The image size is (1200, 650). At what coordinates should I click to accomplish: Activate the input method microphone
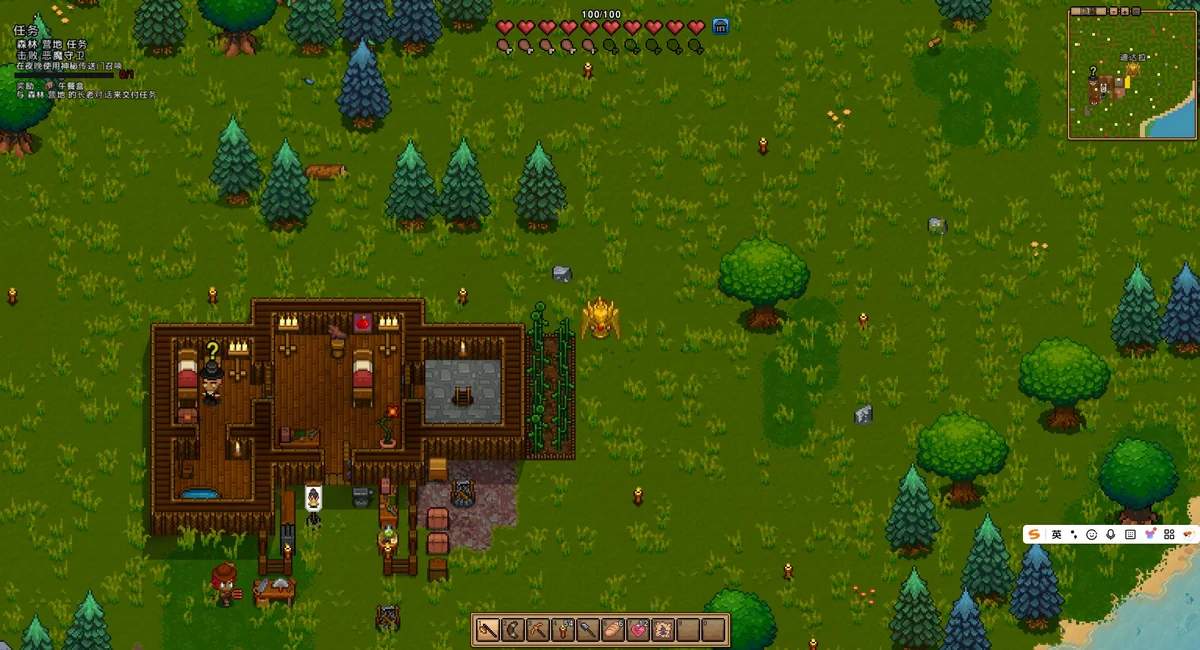click(1111, 535)
